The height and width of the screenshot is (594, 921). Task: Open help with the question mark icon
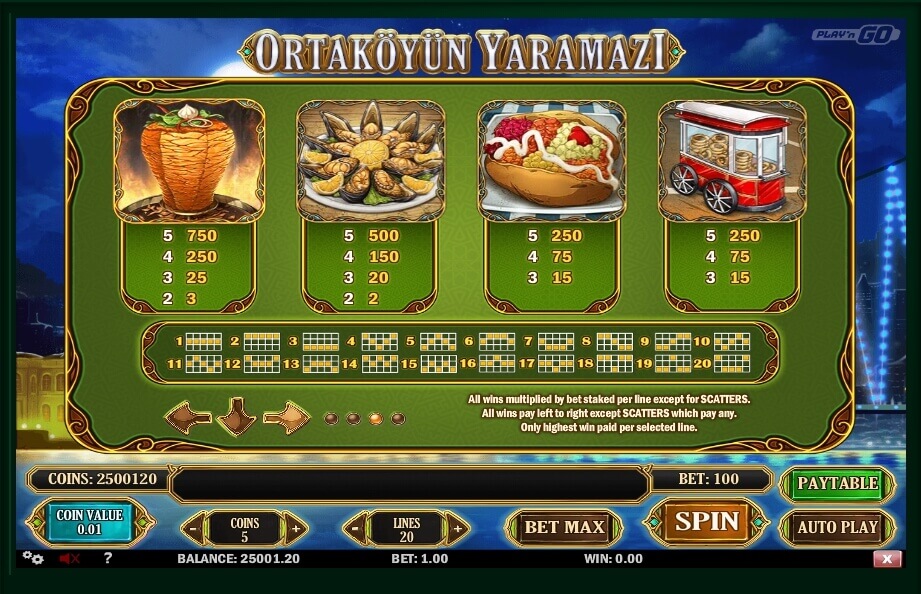(x=107, y=558)
